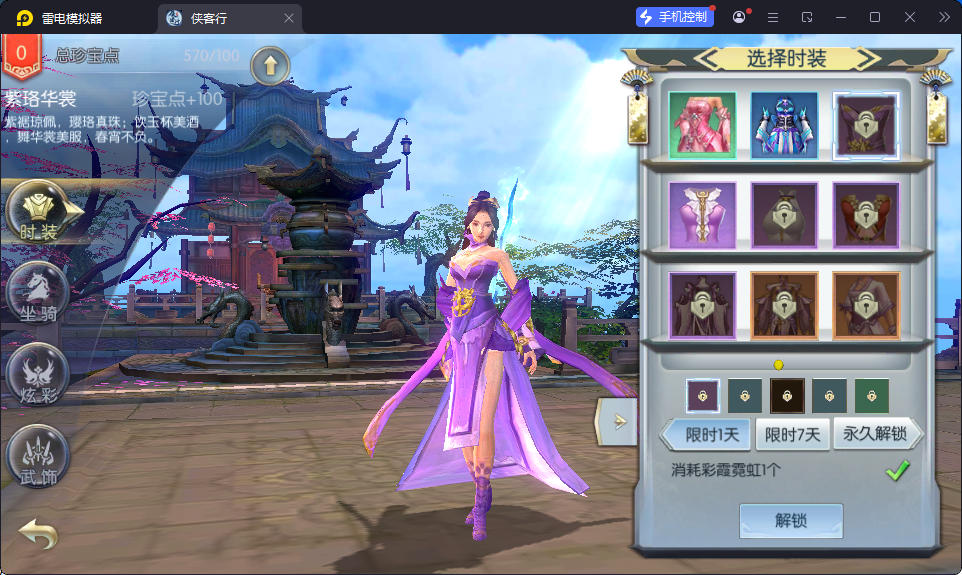Switch to the 时装 costume category
This screenshot has height=575, width=962.
(x=40, y=212)
